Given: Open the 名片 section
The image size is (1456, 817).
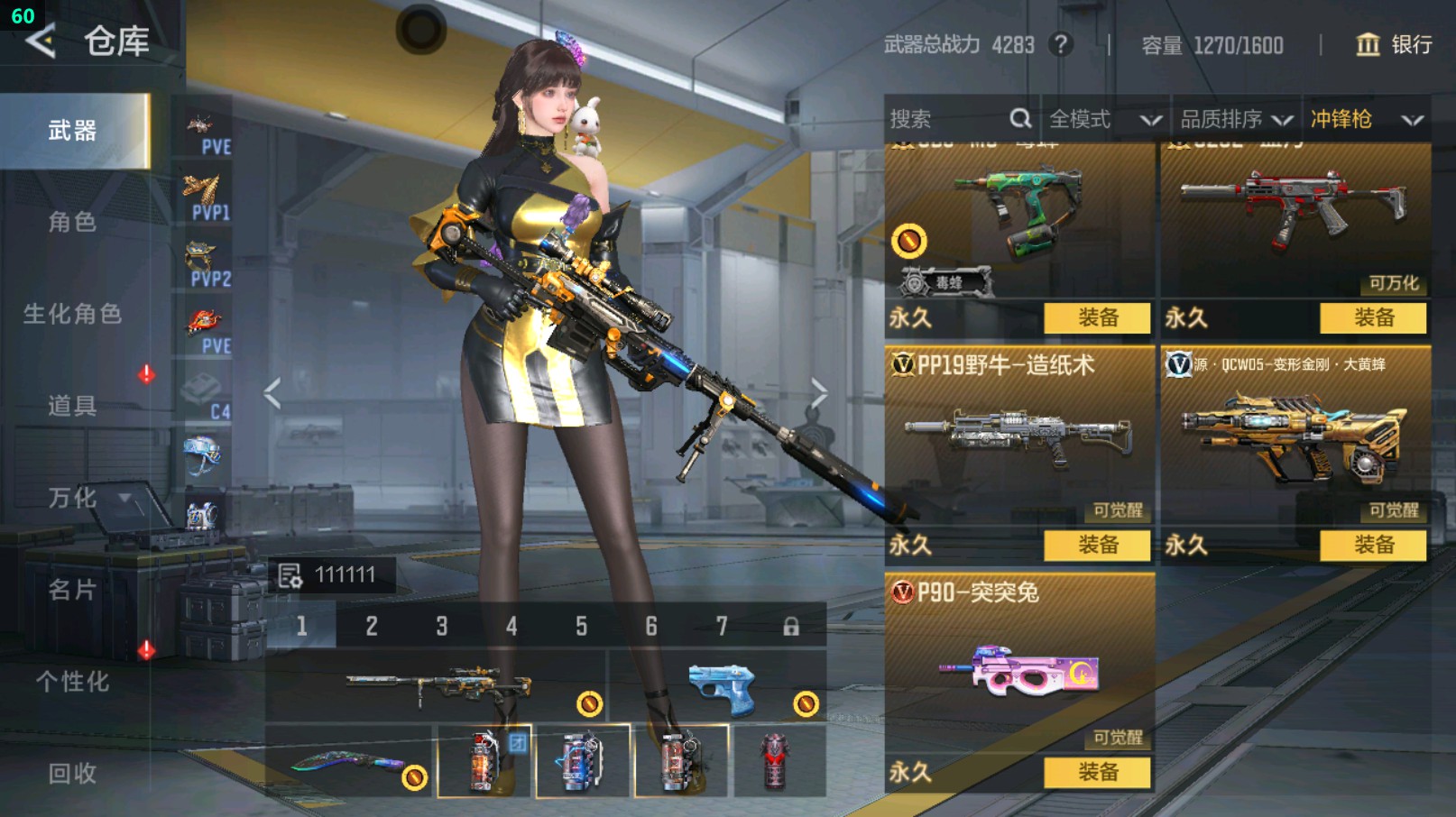Looking at the screenshot, I should (x=72, y=590).
